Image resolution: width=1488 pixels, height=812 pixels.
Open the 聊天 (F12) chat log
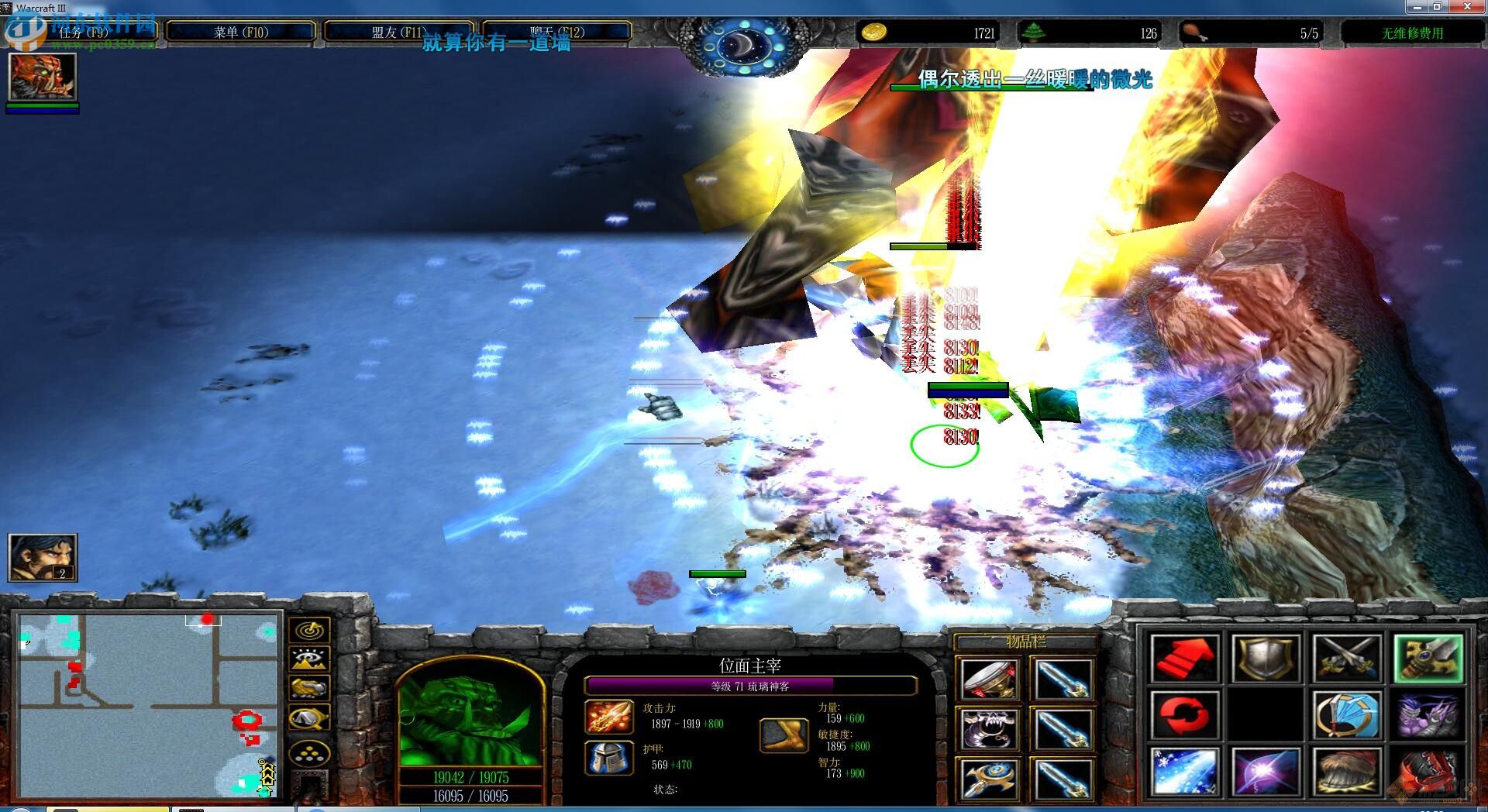pyautogui.click(x=556, y=33)
